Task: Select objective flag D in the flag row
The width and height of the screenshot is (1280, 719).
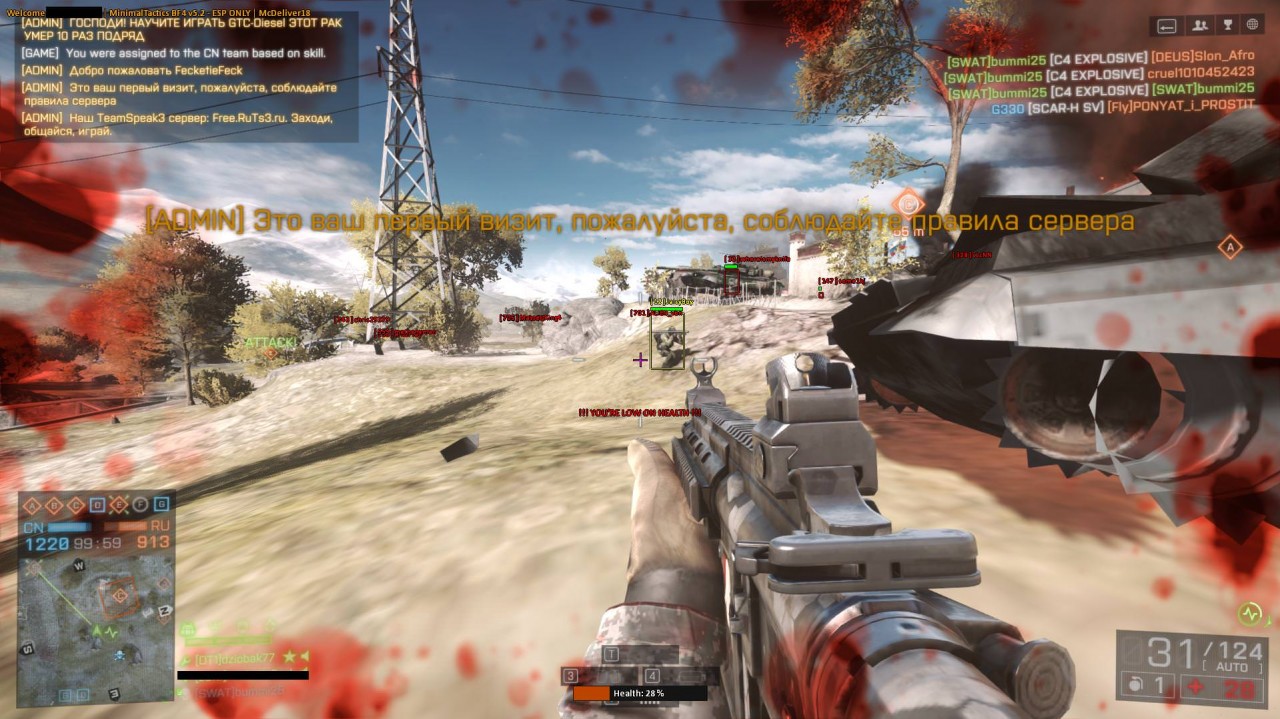Action: coord(97,505)
